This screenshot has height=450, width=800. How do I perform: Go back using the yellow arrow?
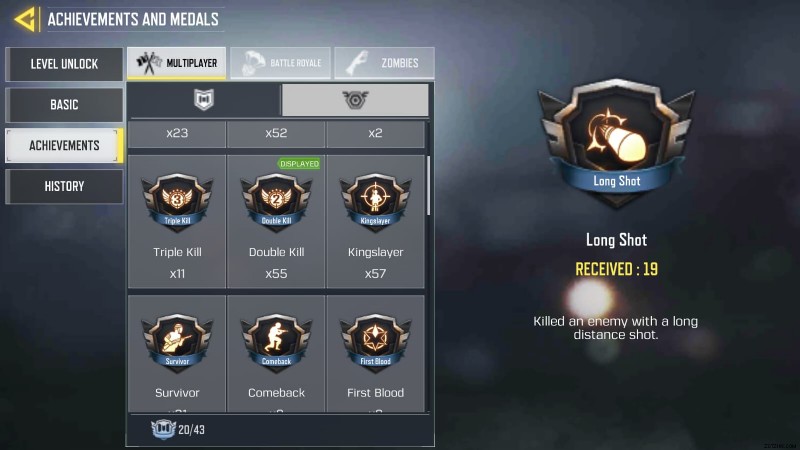coord(25,18)
